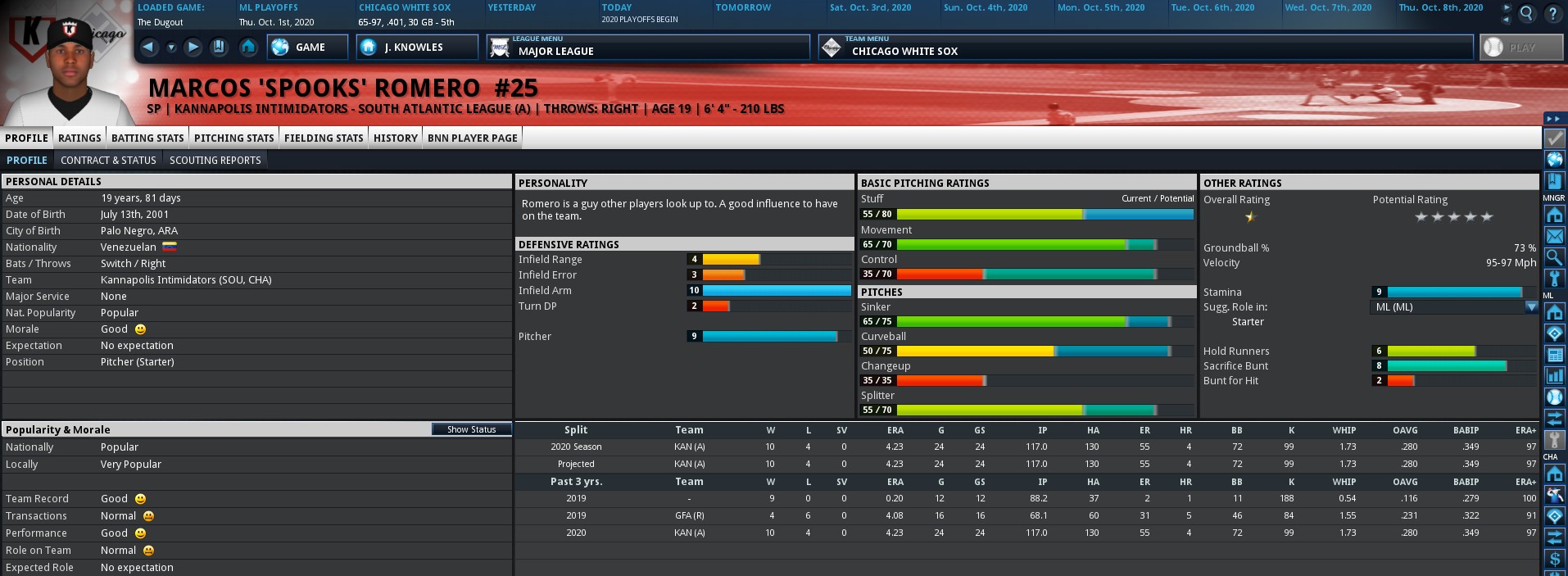Open the Ratings tab
The image size is (1568, 576).
[x=79, y=138]
